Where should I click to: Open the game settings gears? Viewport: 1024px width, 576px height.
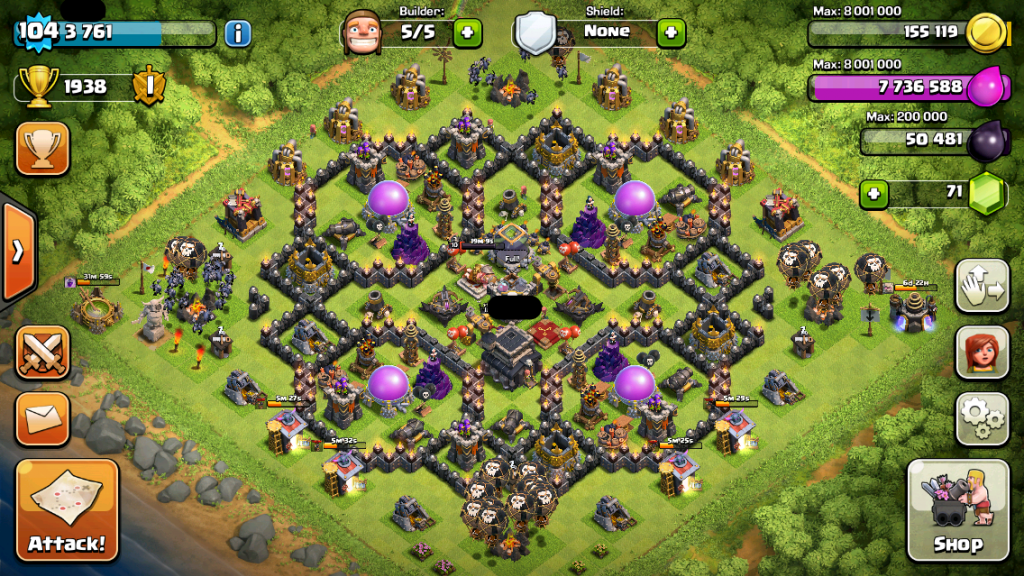tap(982, 418)
